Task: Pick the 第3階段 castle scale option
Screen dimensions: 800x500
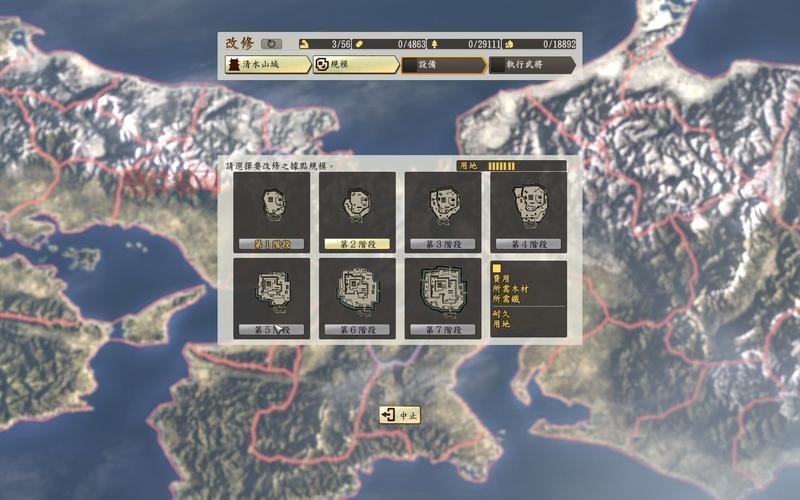Action: pos(443,212)
